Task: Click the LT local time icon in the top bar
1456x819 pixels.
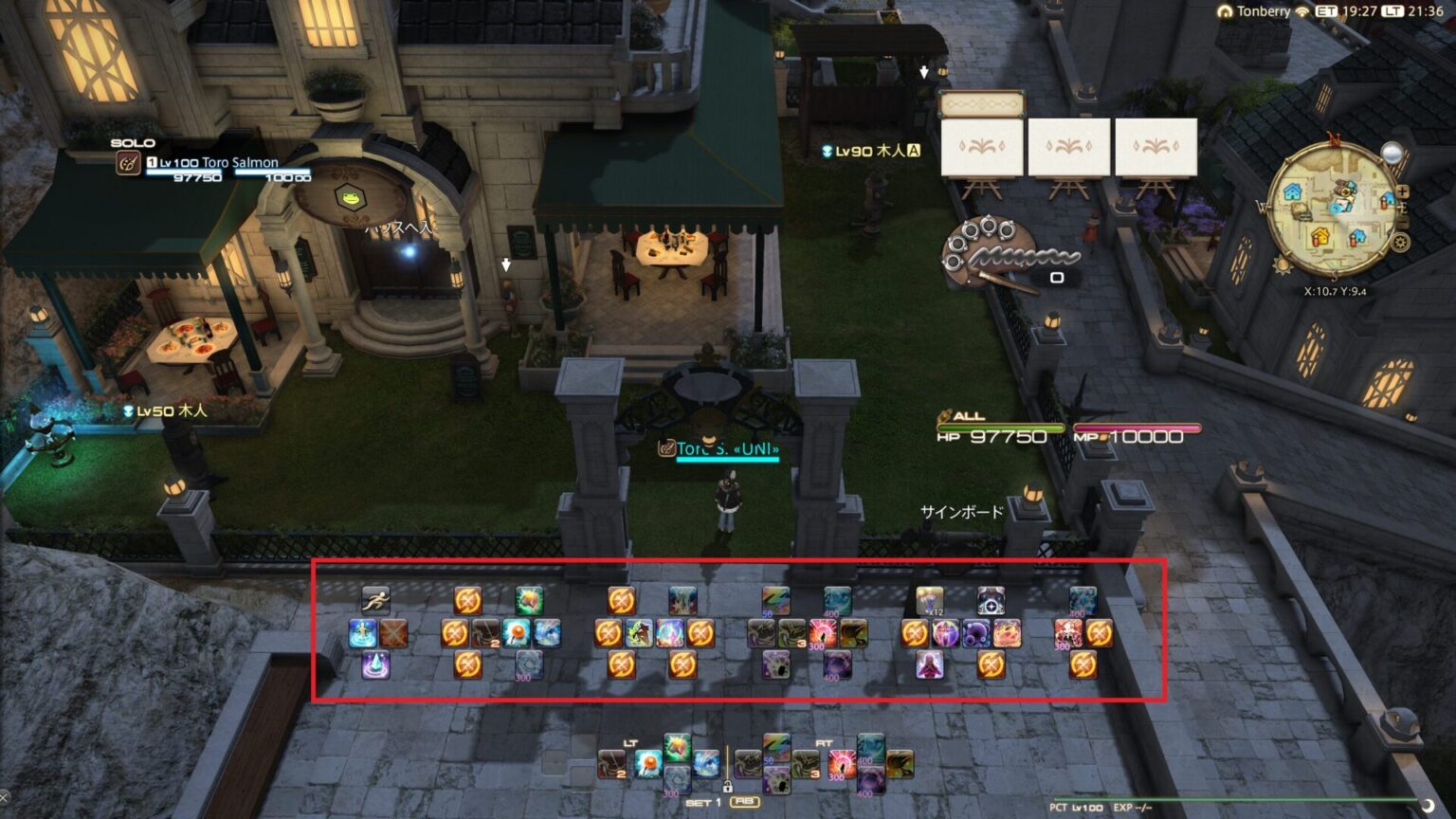Action: point(1392,12)
